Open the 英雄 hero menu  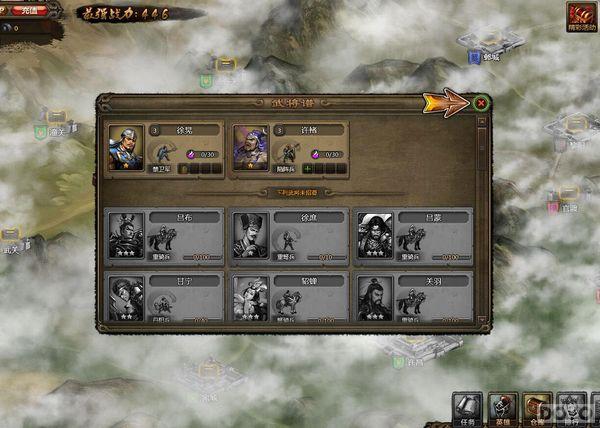[x=503, y=408]
